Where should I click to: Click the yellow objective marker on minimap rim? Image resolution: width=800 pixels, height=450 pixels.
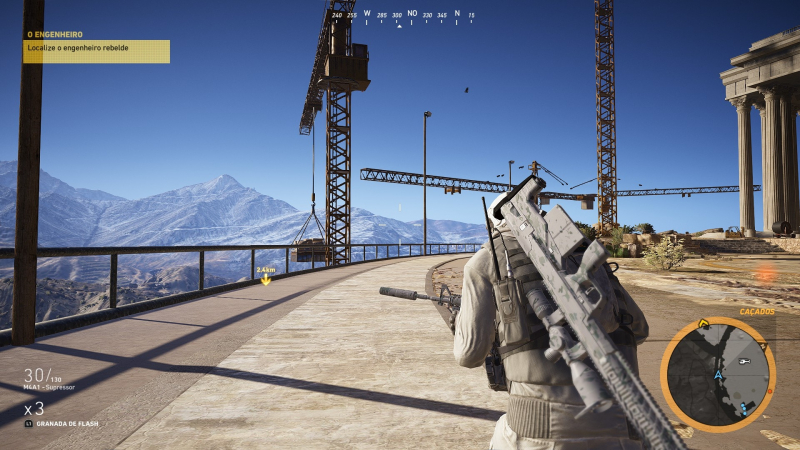(x=704, y=324)
